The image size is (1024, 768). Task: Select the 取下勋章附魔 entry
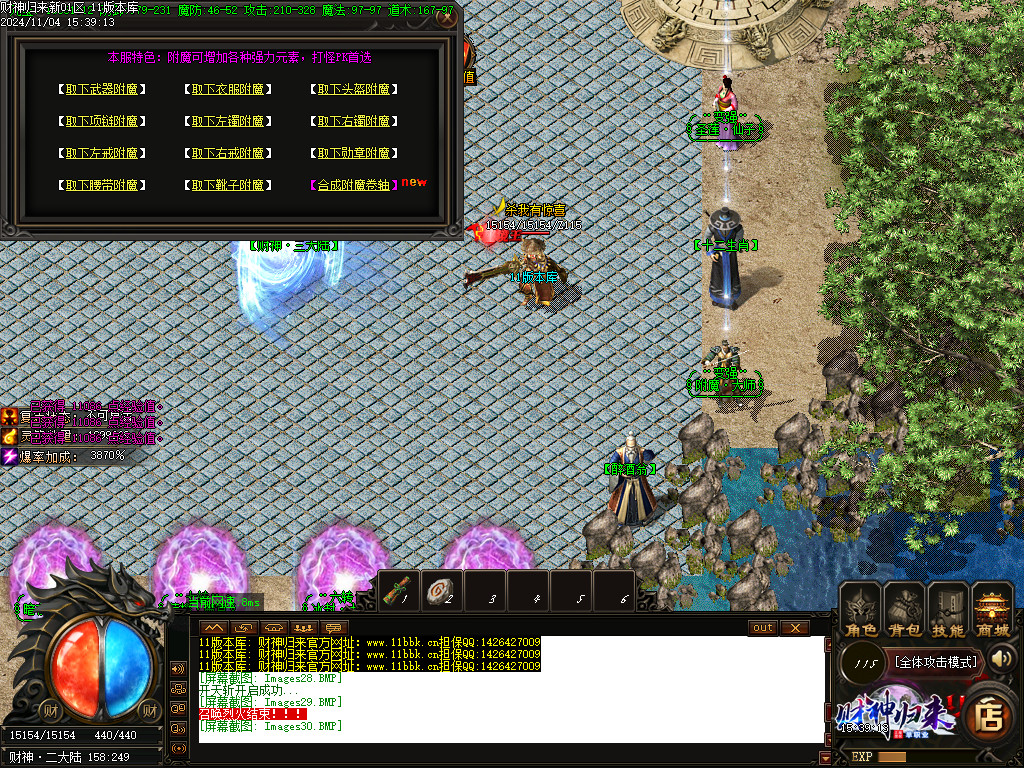[355, 154]
